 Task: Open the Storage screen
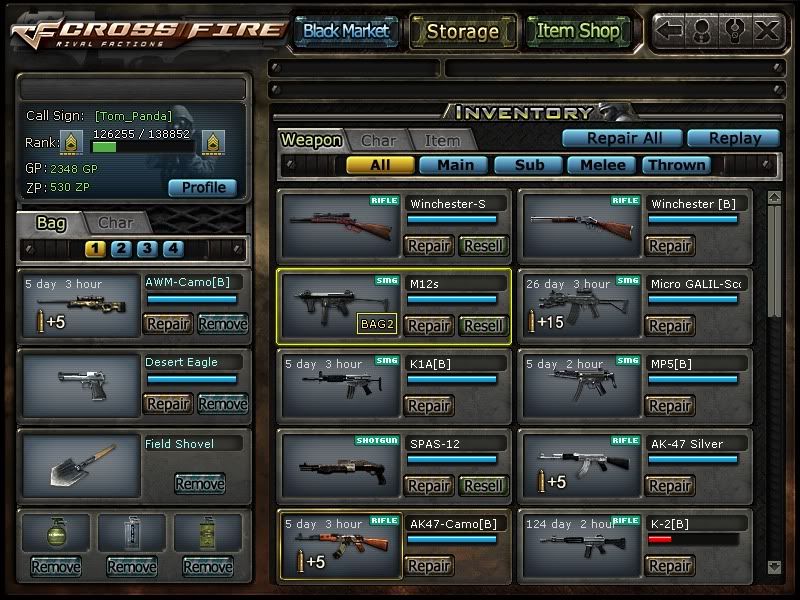point(462,31)
